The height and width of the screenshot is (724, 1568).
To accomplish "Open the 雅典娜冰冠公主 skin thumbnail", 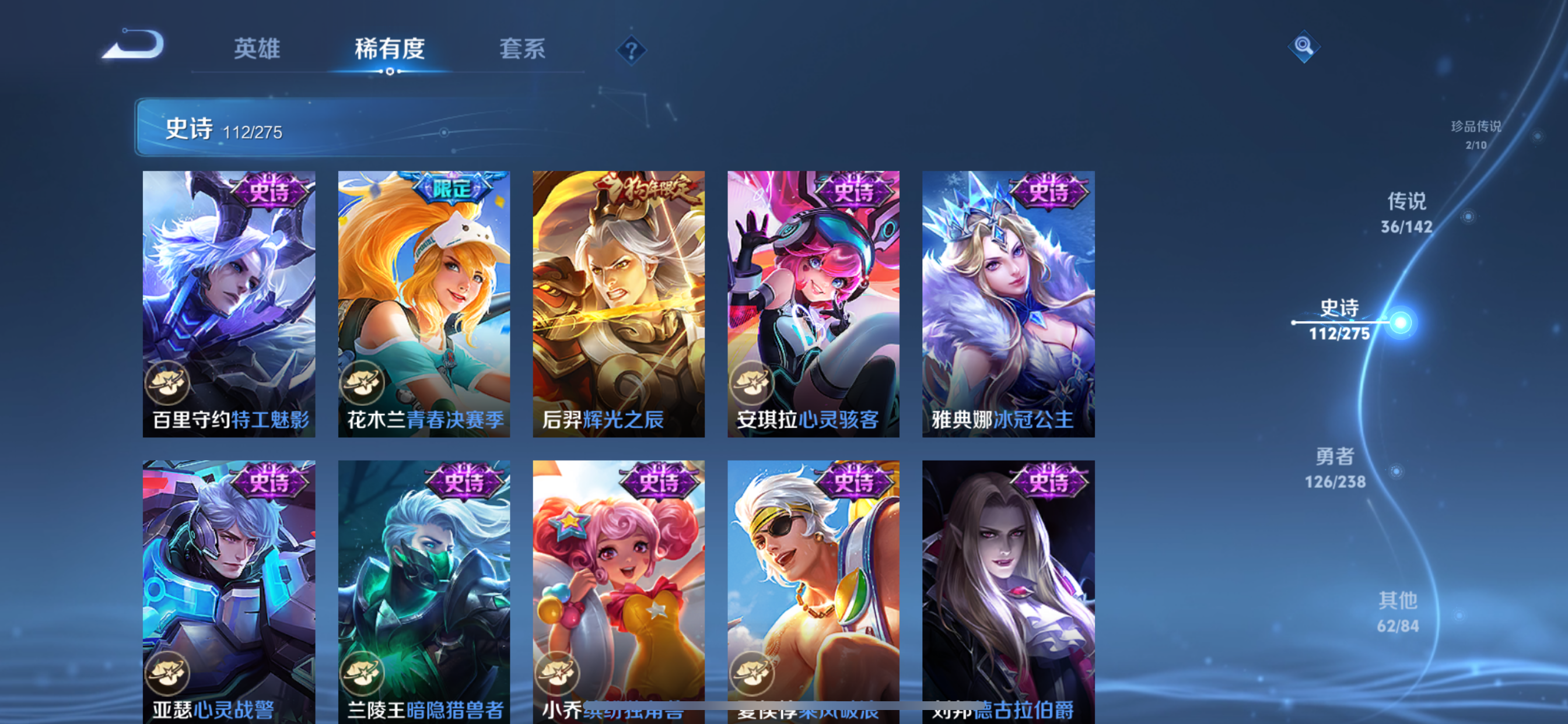I will pyautogui.click(x=1009, y=304).
